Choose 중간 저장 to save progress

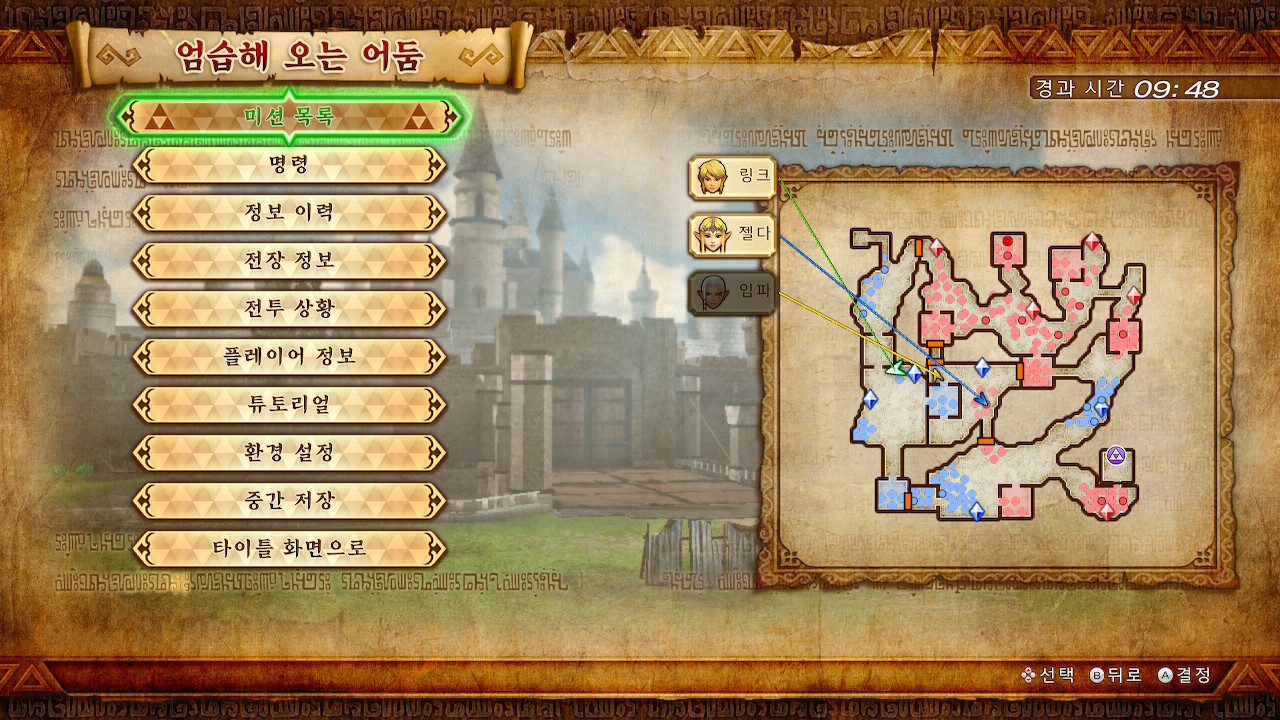pos(289,501)
